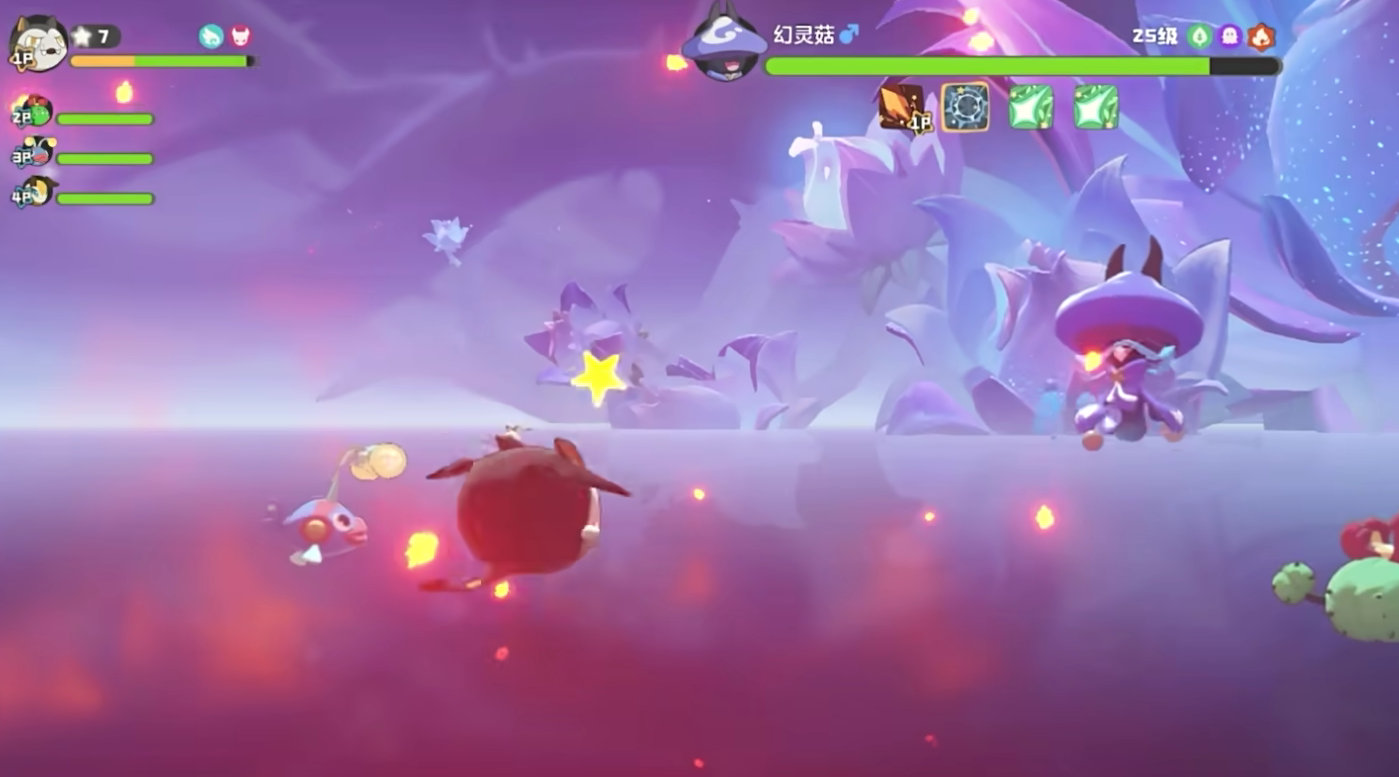
Task: Select the 1P cat pet portrait
Action: [38, 43]
